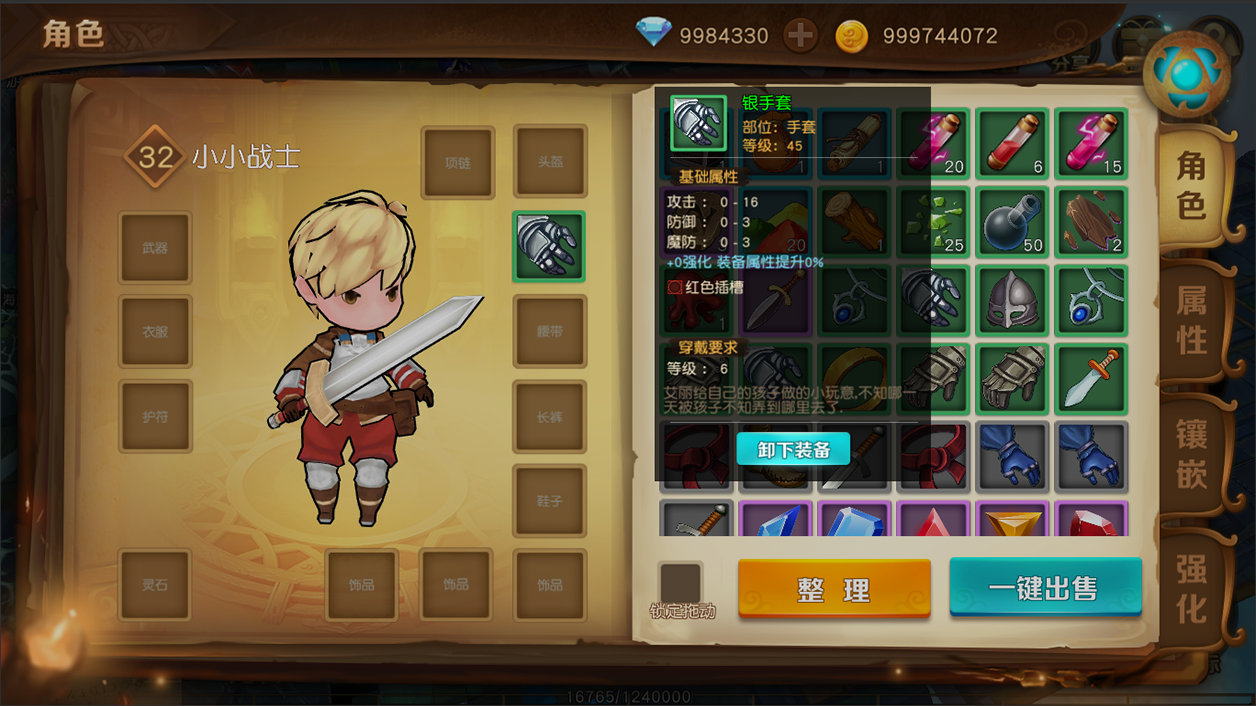
Task: Sort the bag with 整理 button
Action: (834, 588)
